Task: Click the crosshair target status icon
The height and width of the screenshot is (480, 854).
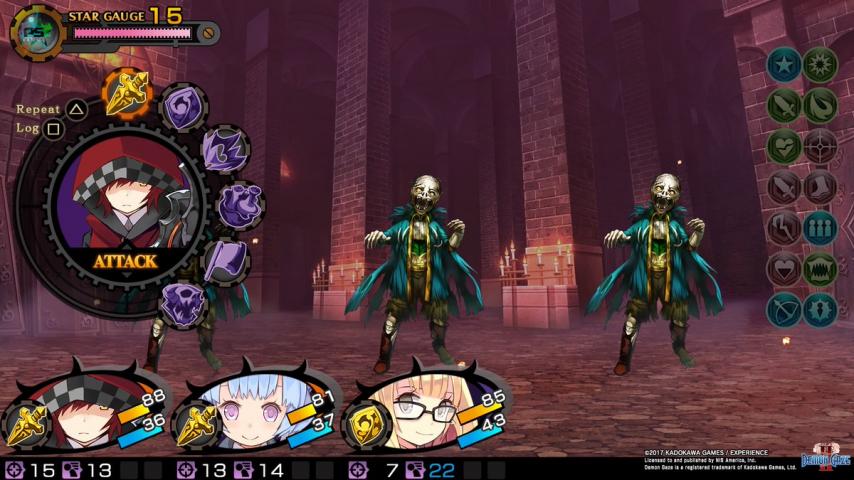Action: tap(820, 146)
